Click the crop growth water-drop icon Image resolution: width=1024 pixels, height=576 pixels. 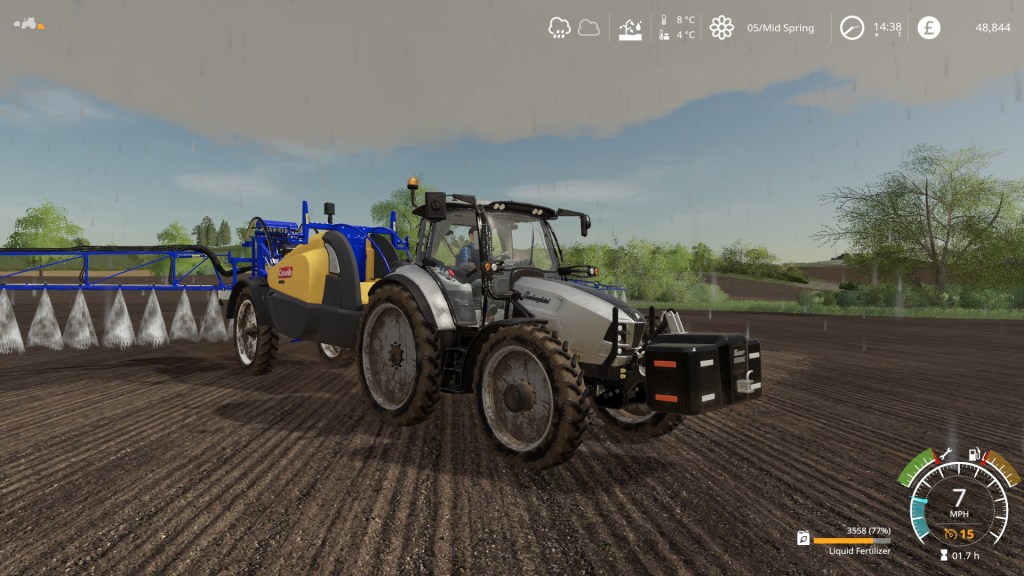pos(631,28)
